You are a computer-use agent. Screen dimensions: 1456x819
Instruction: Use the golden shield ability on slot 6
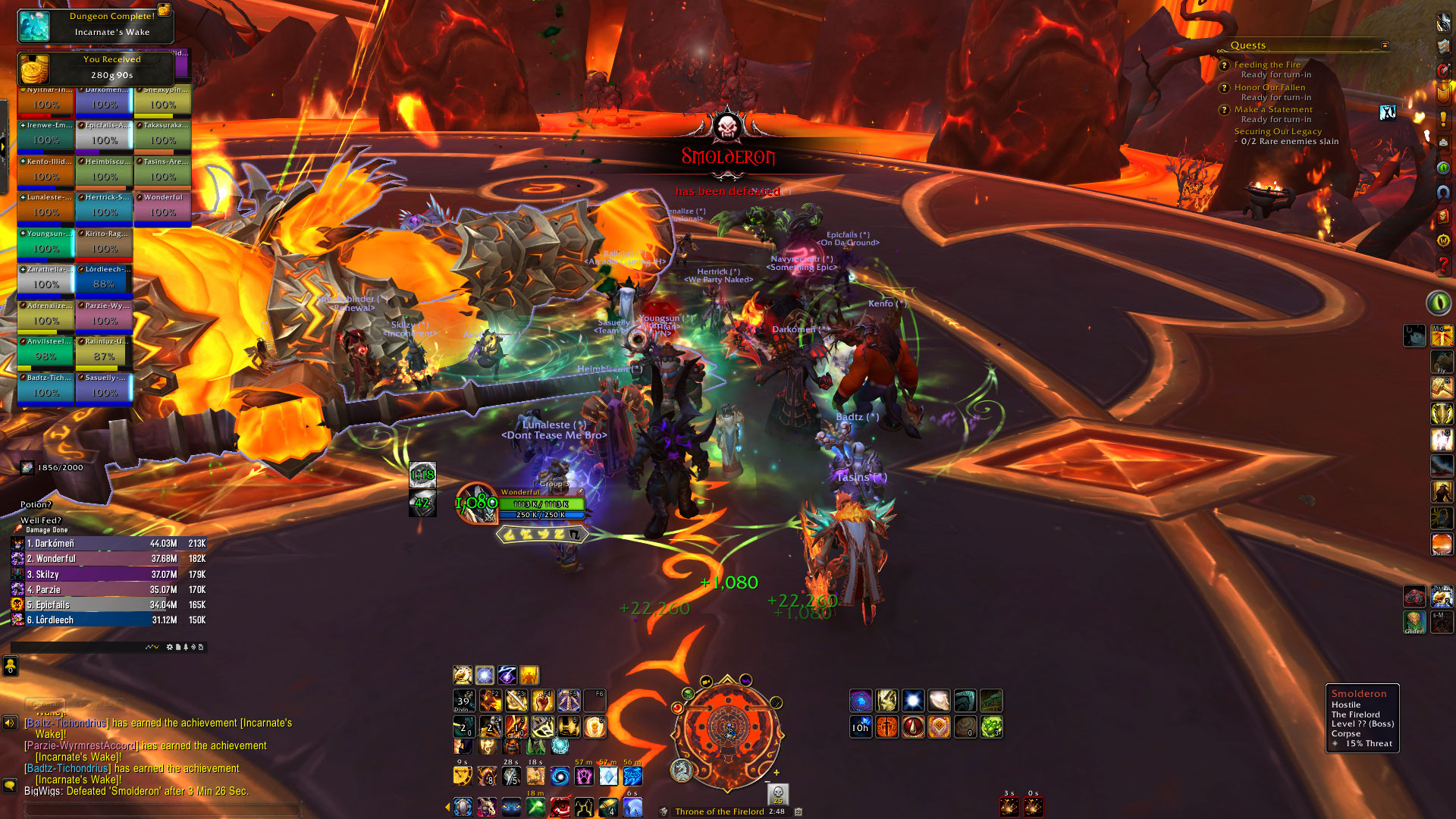(x=595, y=726)
